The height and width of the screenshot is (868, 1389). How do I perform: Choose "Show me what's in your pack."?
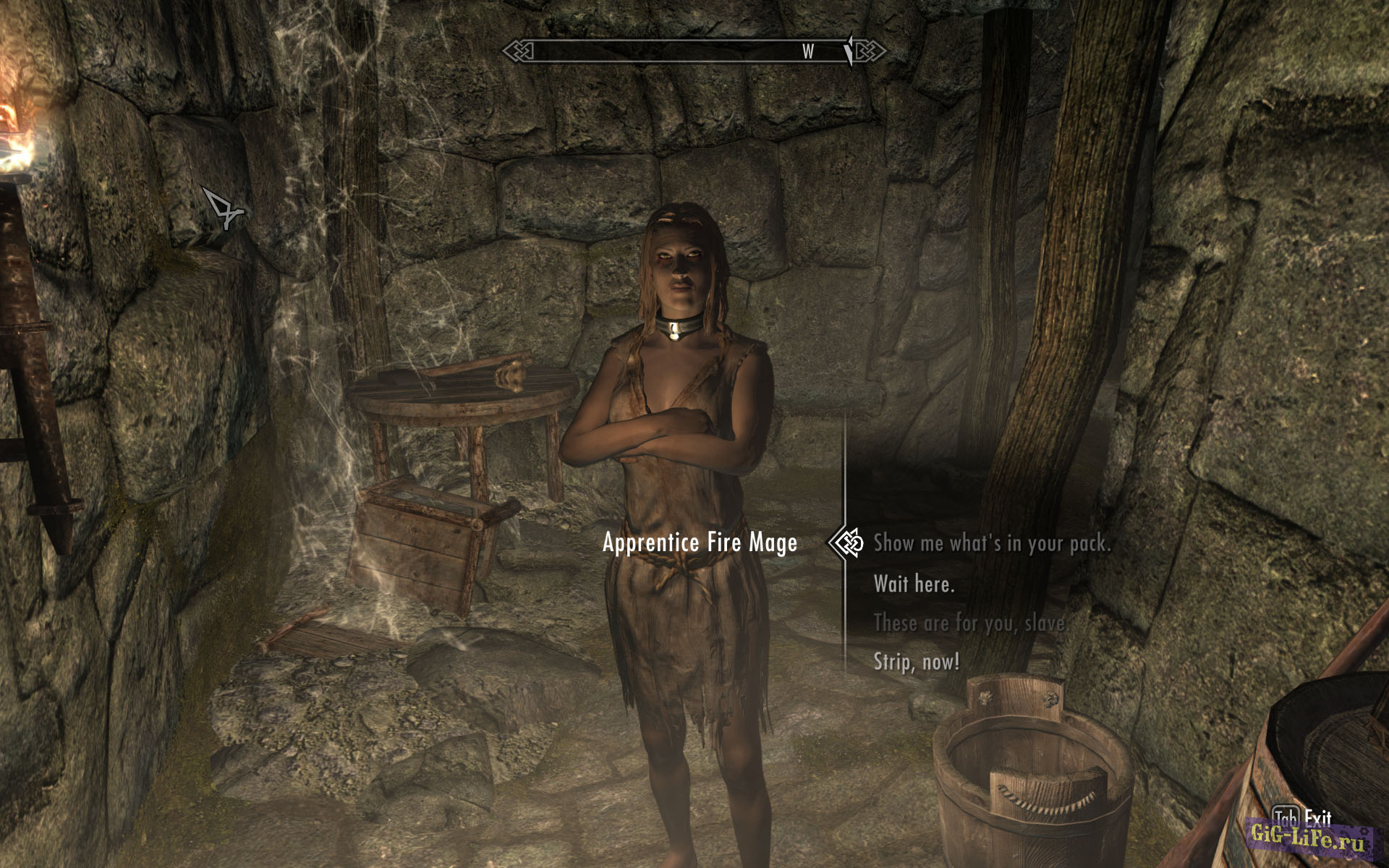[991, 543]
